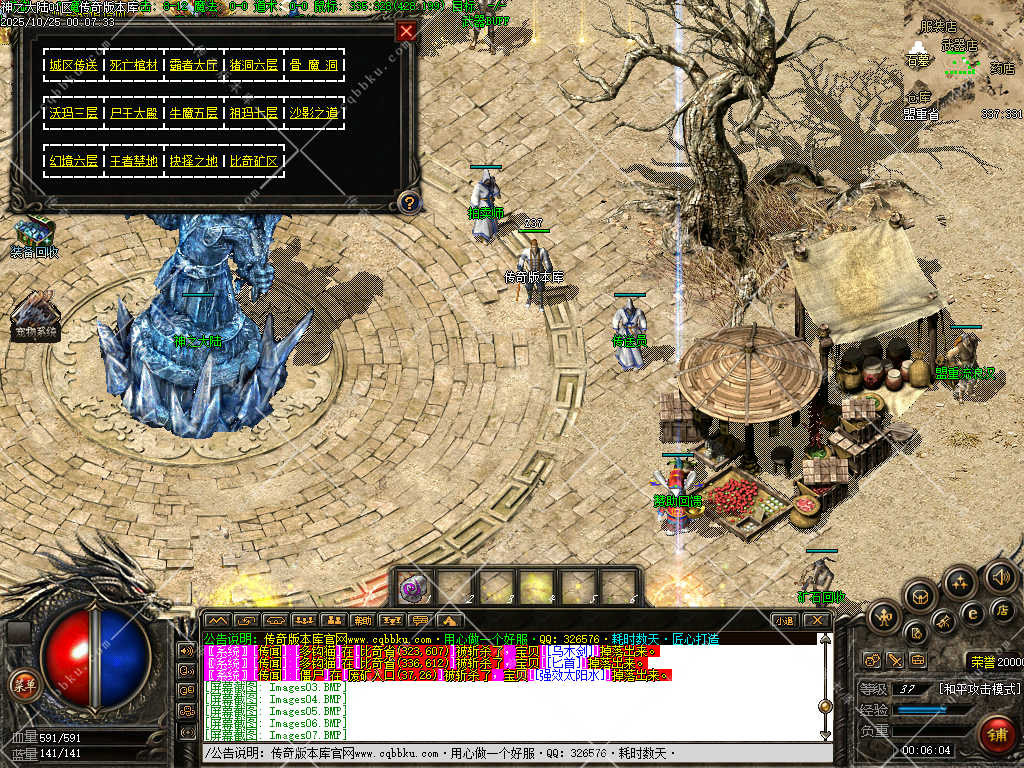The height and width of the screenshot is (768, 1024).
Task: Open the 装备回收 equipment recycle icon
Action: click(35, 233)
